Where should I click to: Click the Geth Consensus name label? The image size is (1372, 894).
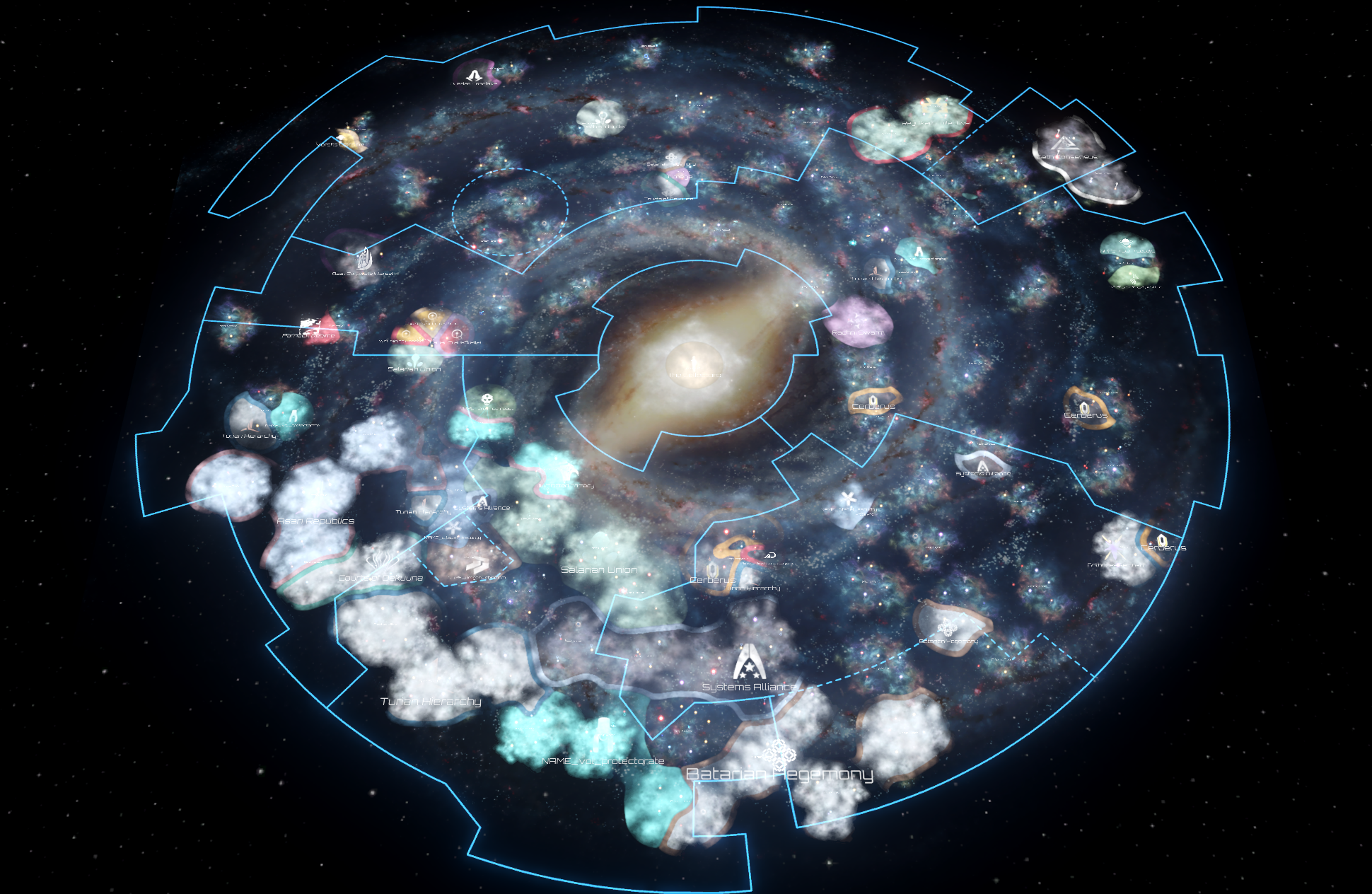pyautogui.click(x=1066, y=158)
